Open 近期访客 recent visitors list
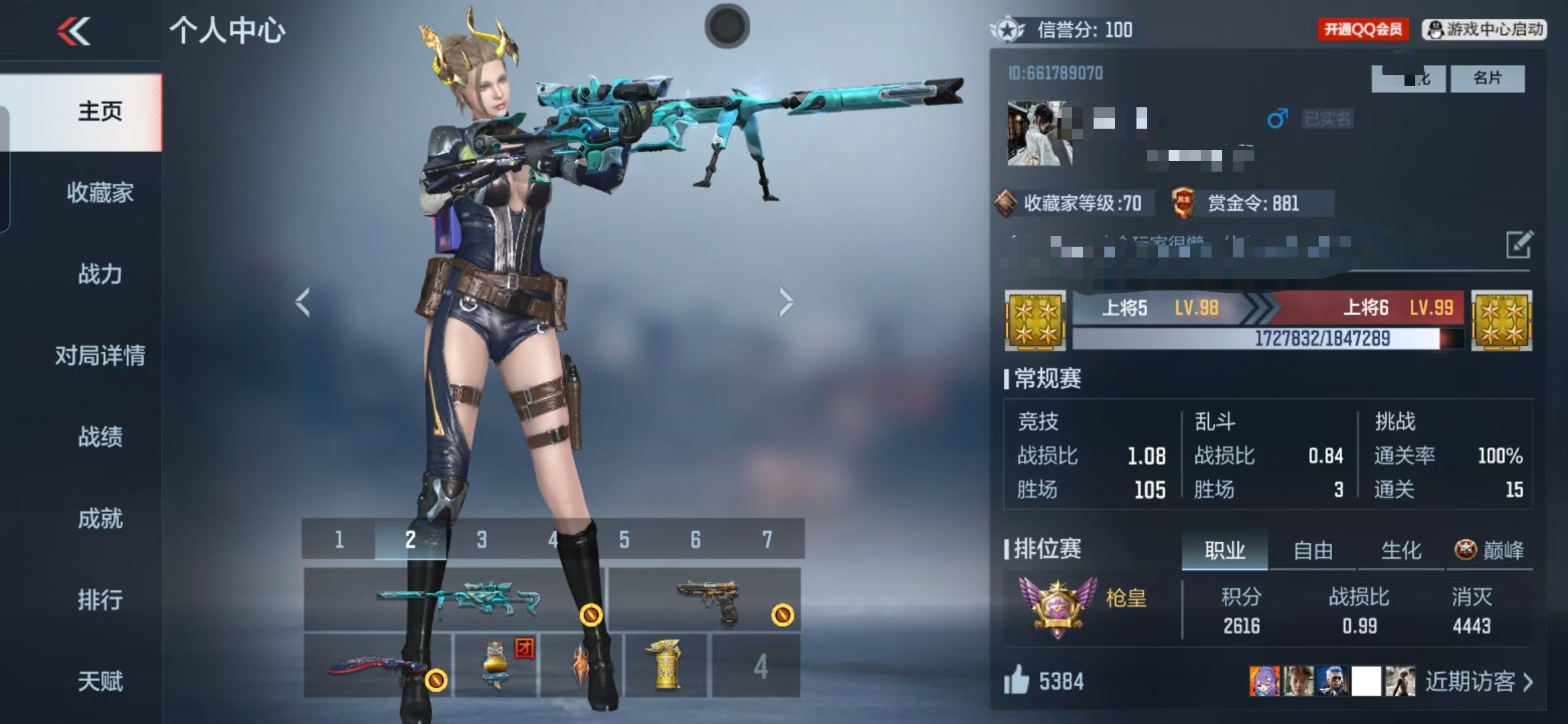Image resolution: width=1568 pixels, height=724 pixels. (1478, 682)
